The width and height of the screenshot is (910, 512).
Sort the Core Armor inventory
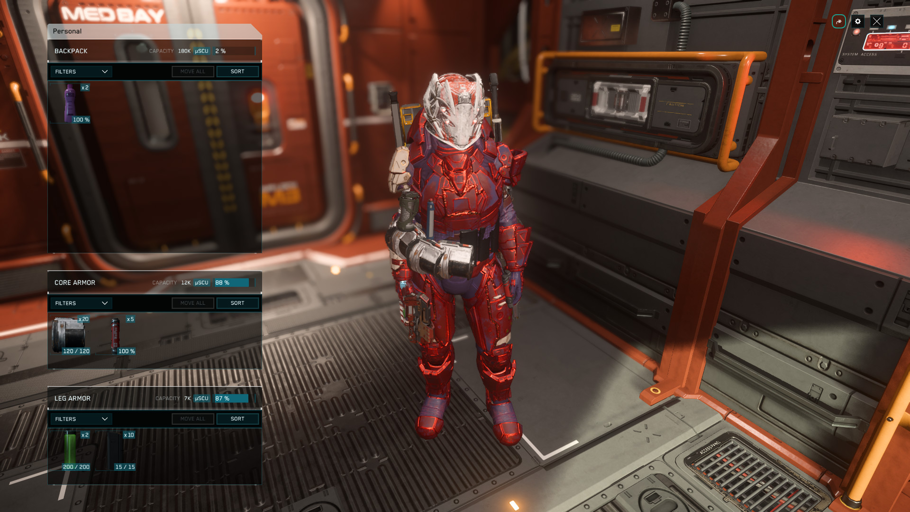tap(237, 303)
